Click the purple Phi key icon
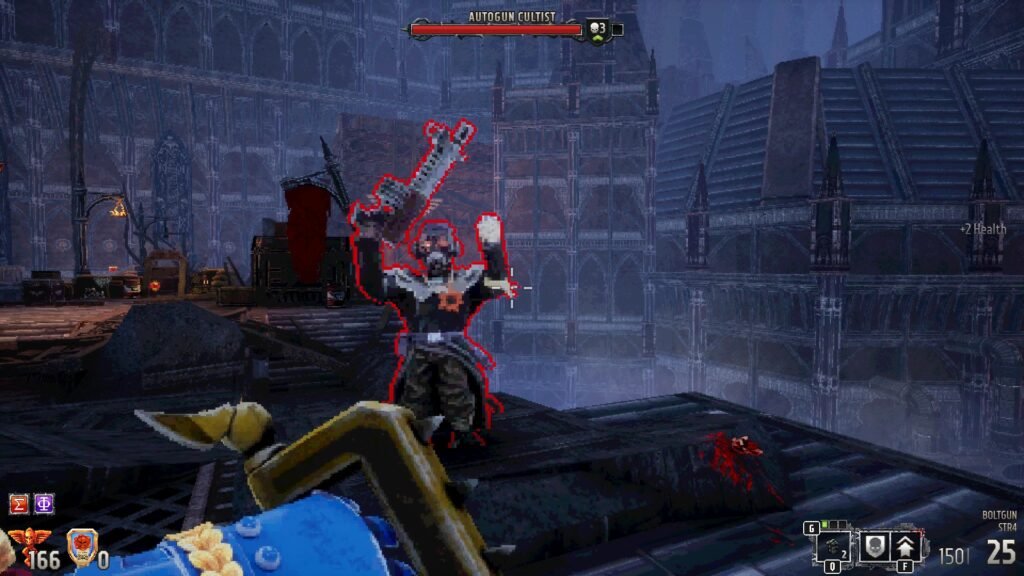Image resolution: width=1024 pixels, height=576 pixels. (44, 504)
